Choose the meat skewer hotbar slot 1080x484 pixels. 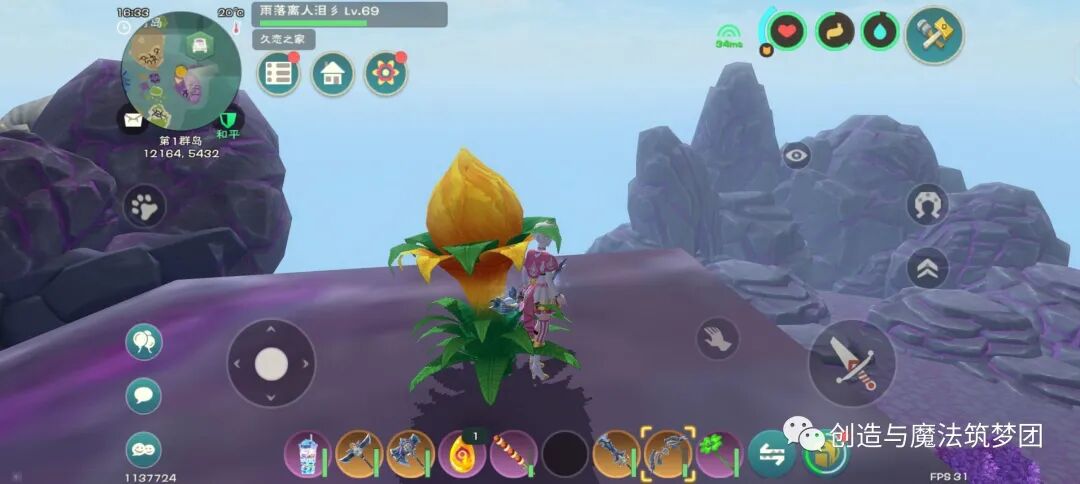pyautogui.click(x=513, y=454)
